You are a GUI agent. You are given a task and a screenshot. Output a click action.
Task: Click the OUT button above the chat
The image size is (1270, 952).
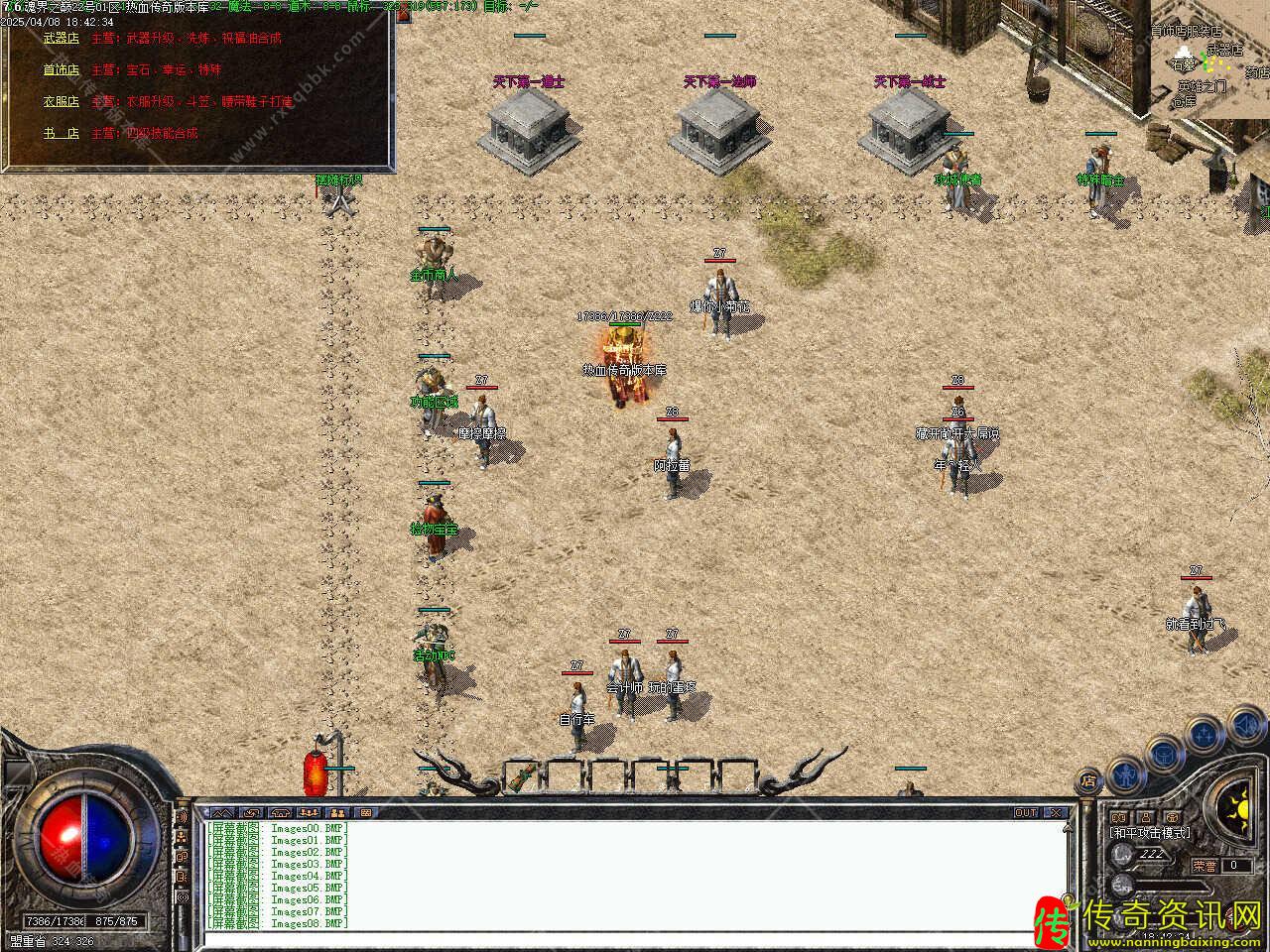point(1026,812)
